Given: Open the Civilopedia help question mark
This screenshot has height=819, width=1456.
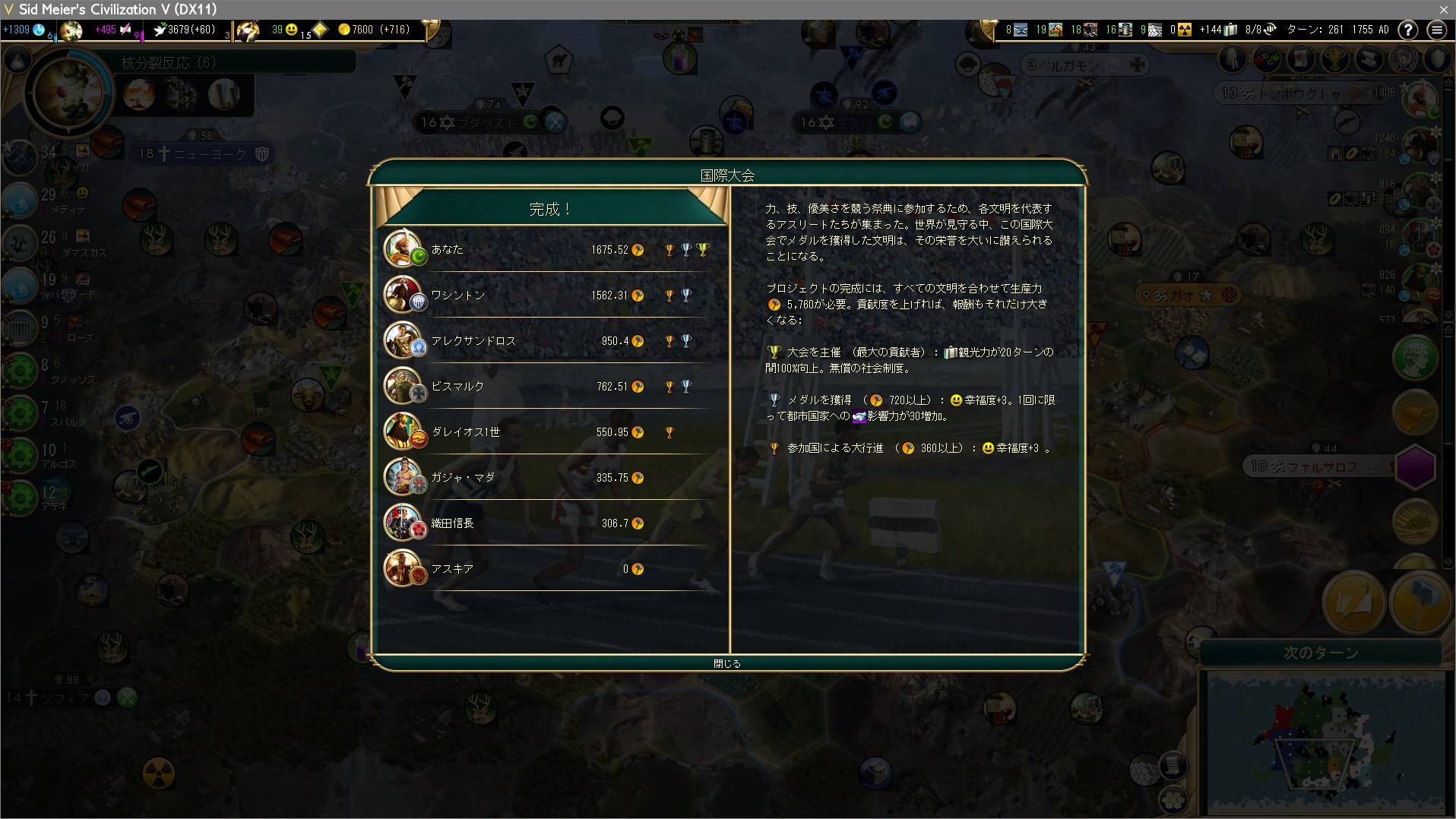Looking at the screenshot, I should click(x=1407, y=30).
